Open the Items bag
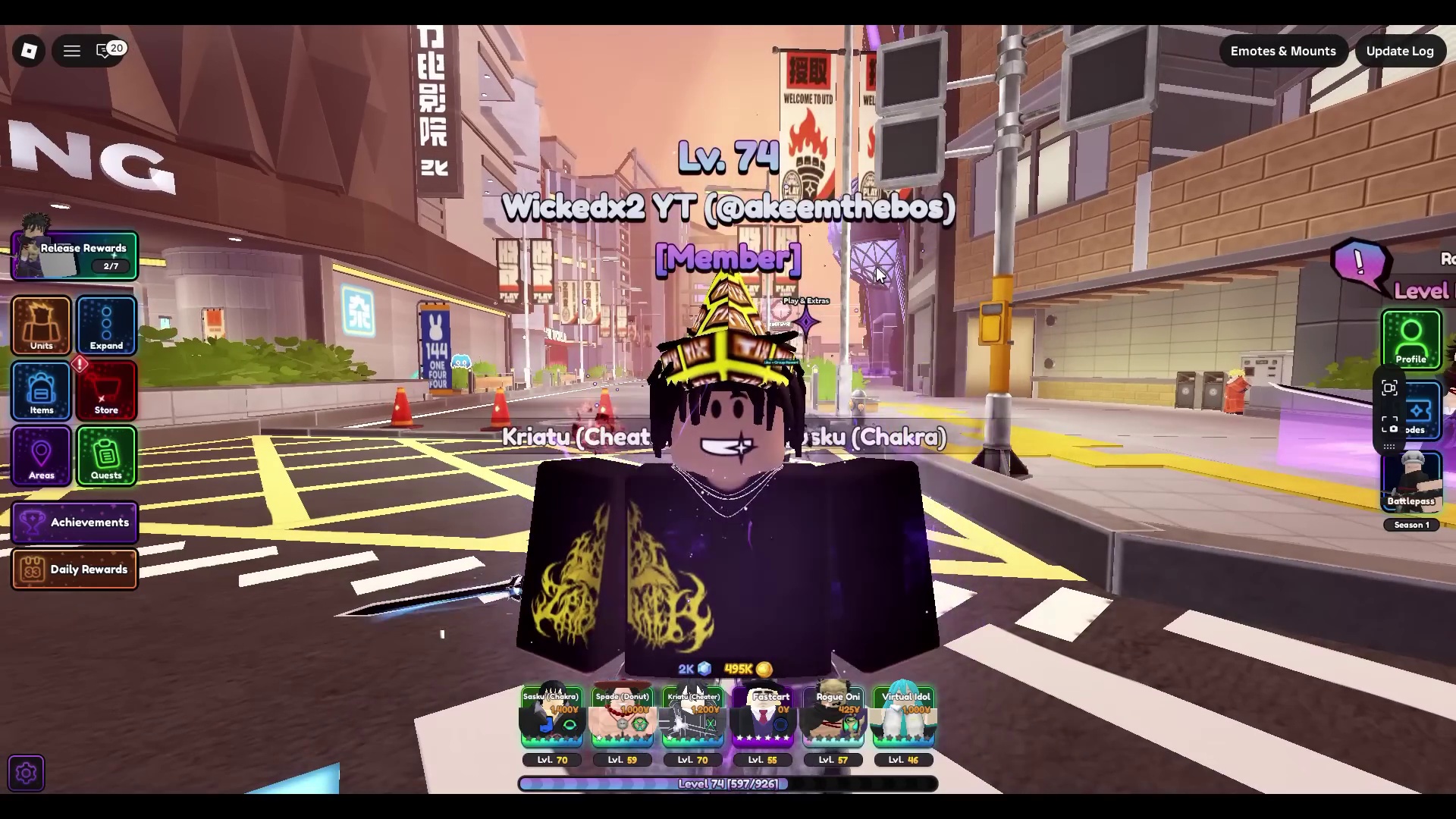The image size is (1456, 819). click(x=42, y=391)
